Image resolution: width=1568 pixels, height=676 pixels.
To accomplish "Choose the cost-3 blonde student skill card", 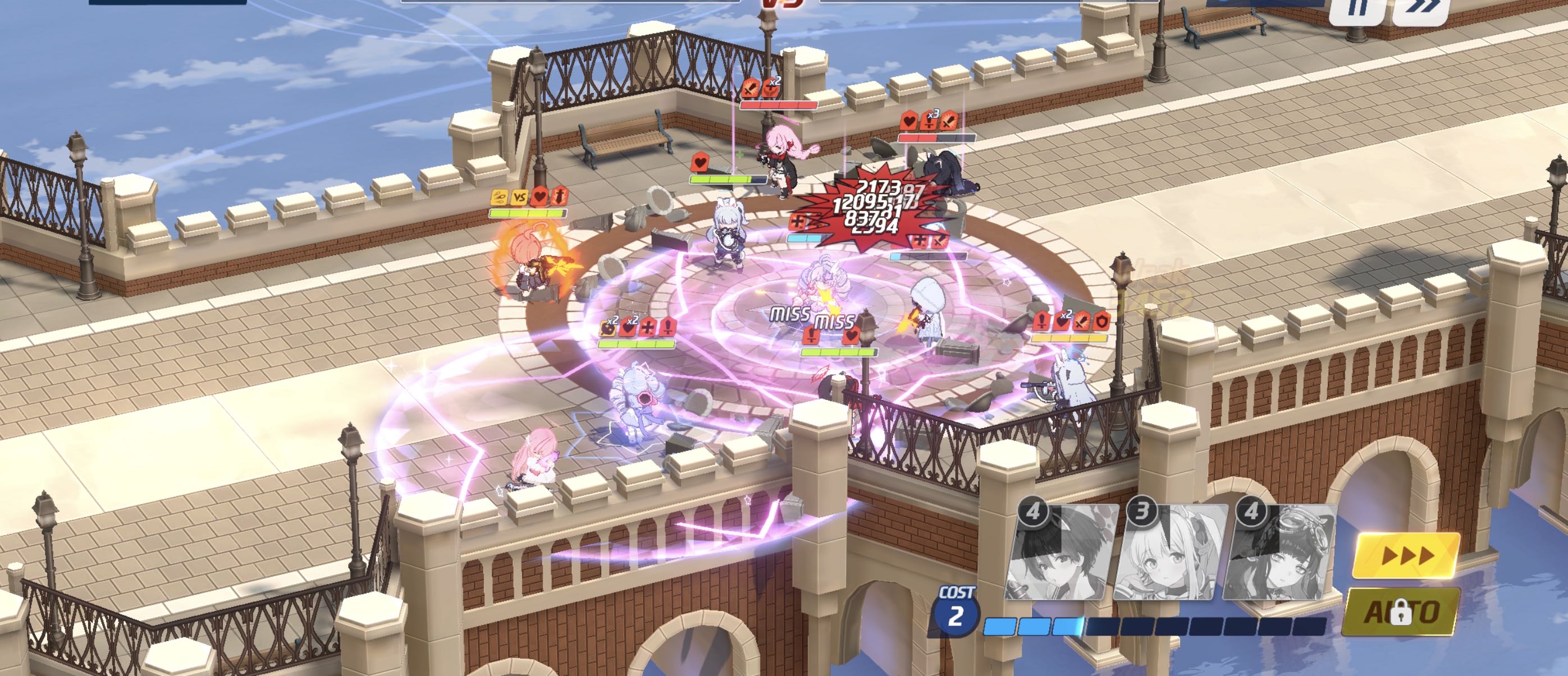I will click(1169, 553).
